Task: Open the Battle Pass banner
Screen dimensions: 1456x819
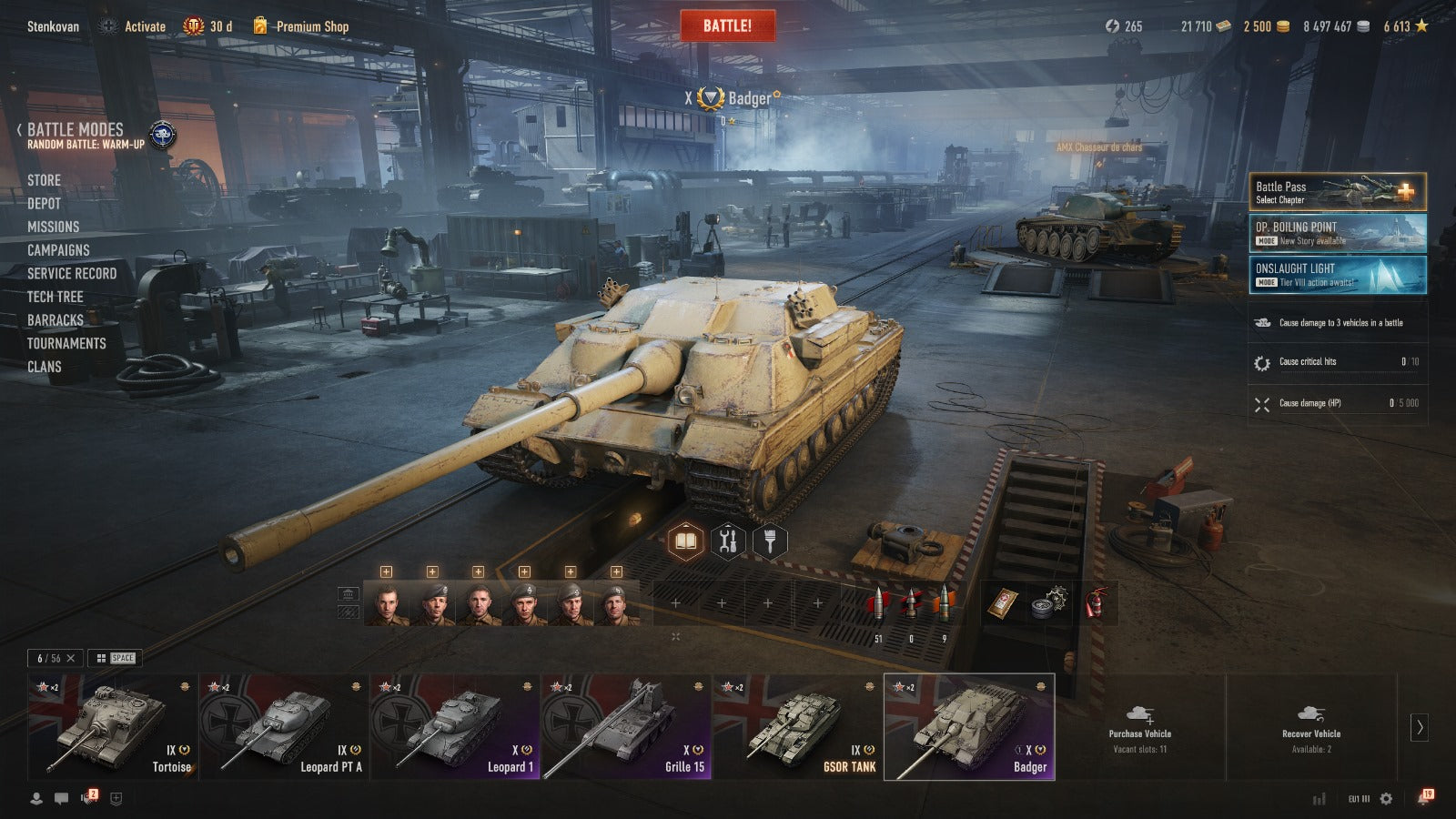Action: tap(1336, 192)
